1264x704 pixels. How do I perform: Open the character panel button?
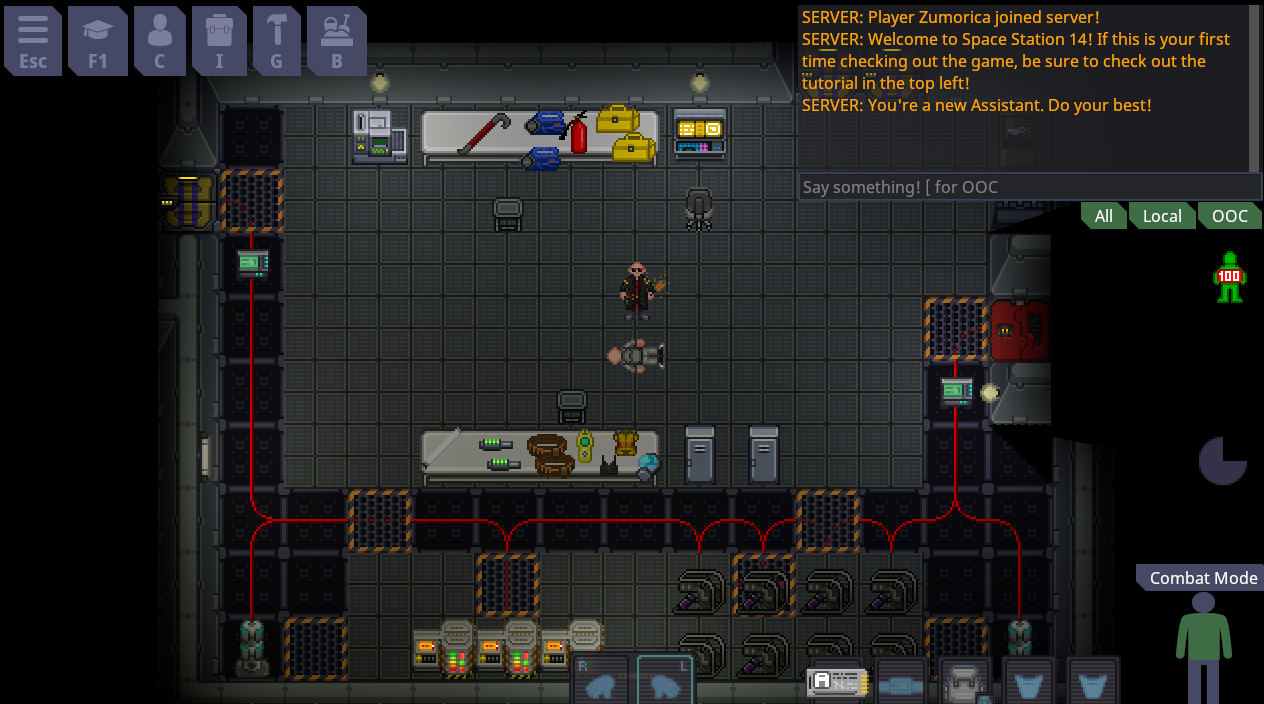[159, 40]
